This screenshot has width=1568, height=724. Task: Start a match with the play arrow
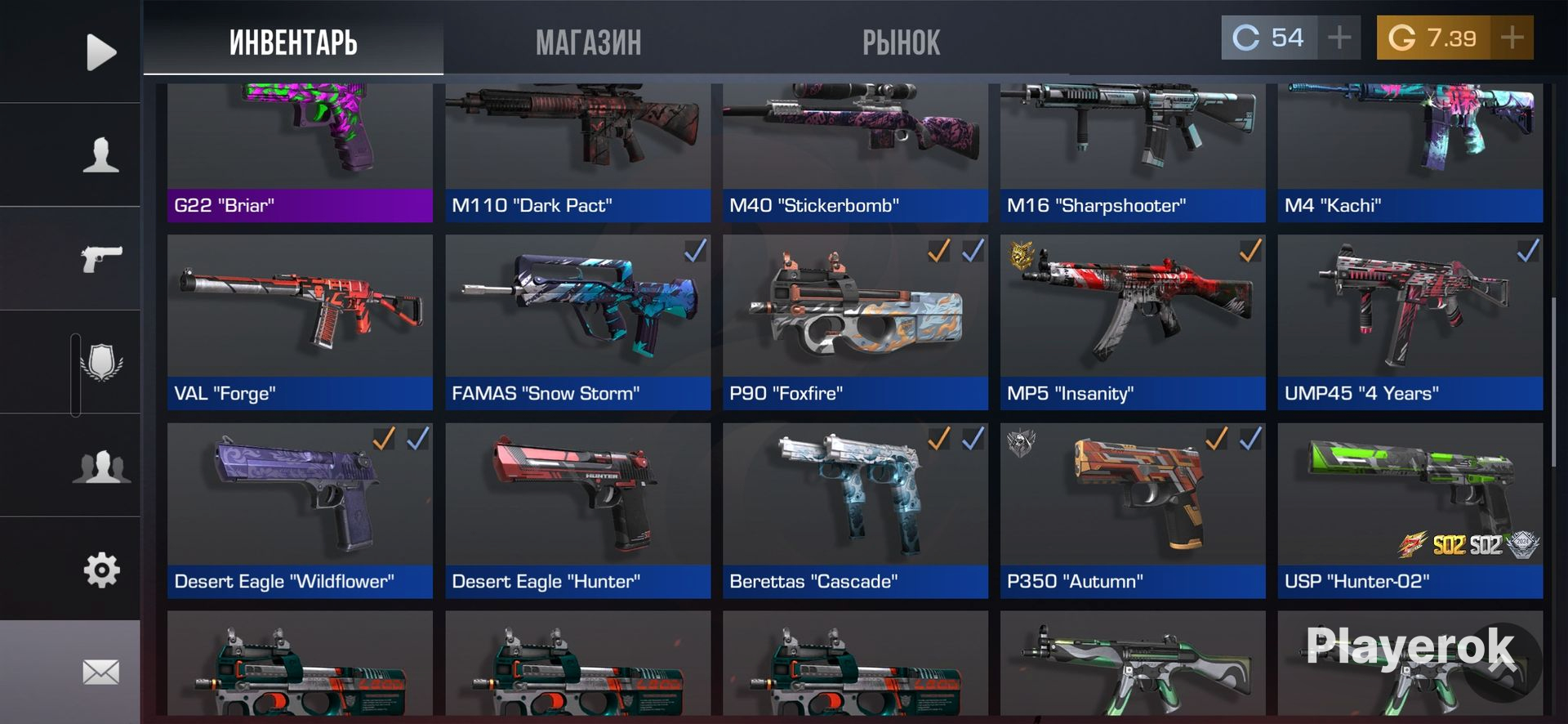click(100, 52)
